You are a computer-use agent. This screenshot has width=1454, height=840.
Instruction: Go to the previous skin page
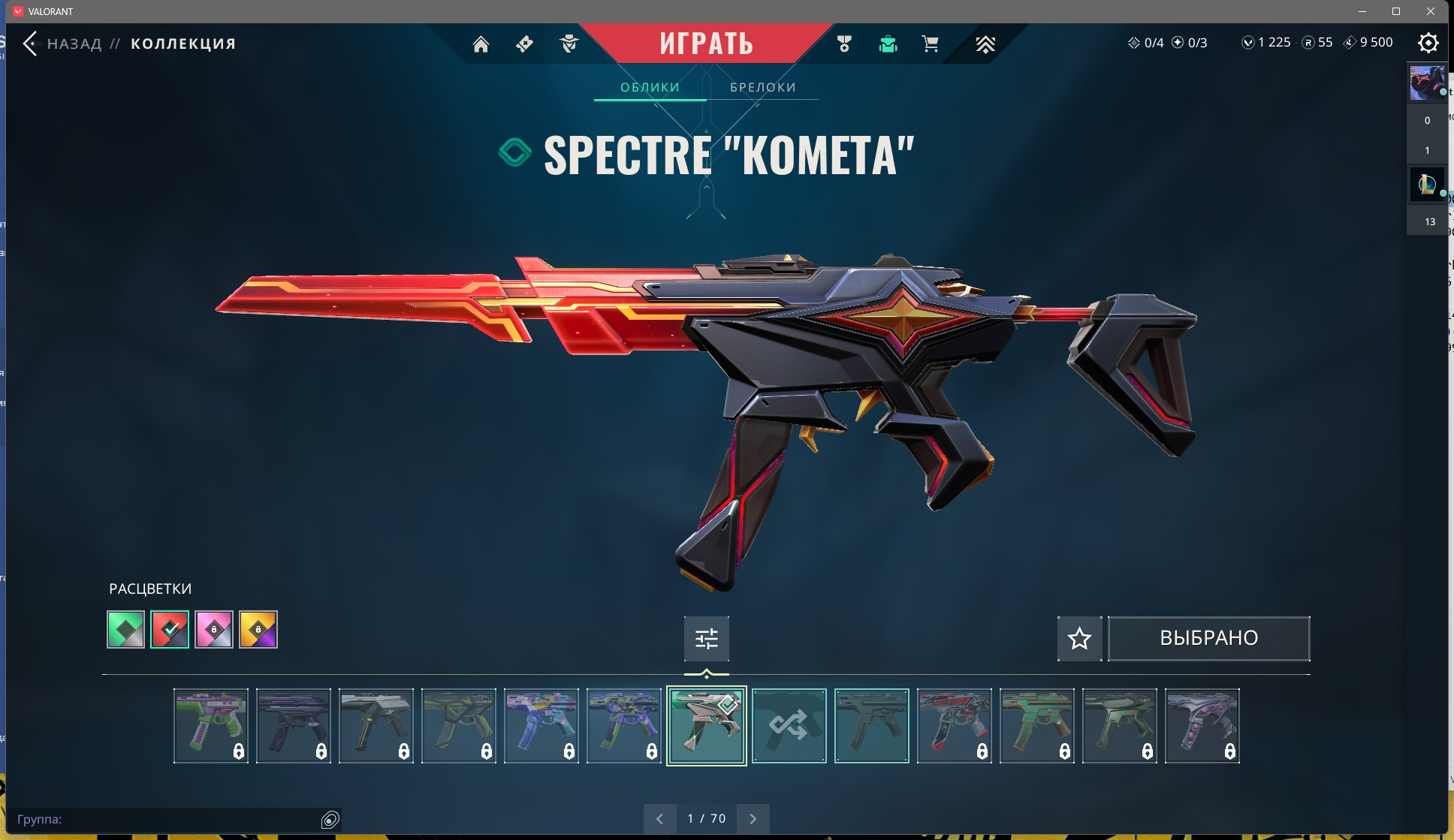[659, 819]
